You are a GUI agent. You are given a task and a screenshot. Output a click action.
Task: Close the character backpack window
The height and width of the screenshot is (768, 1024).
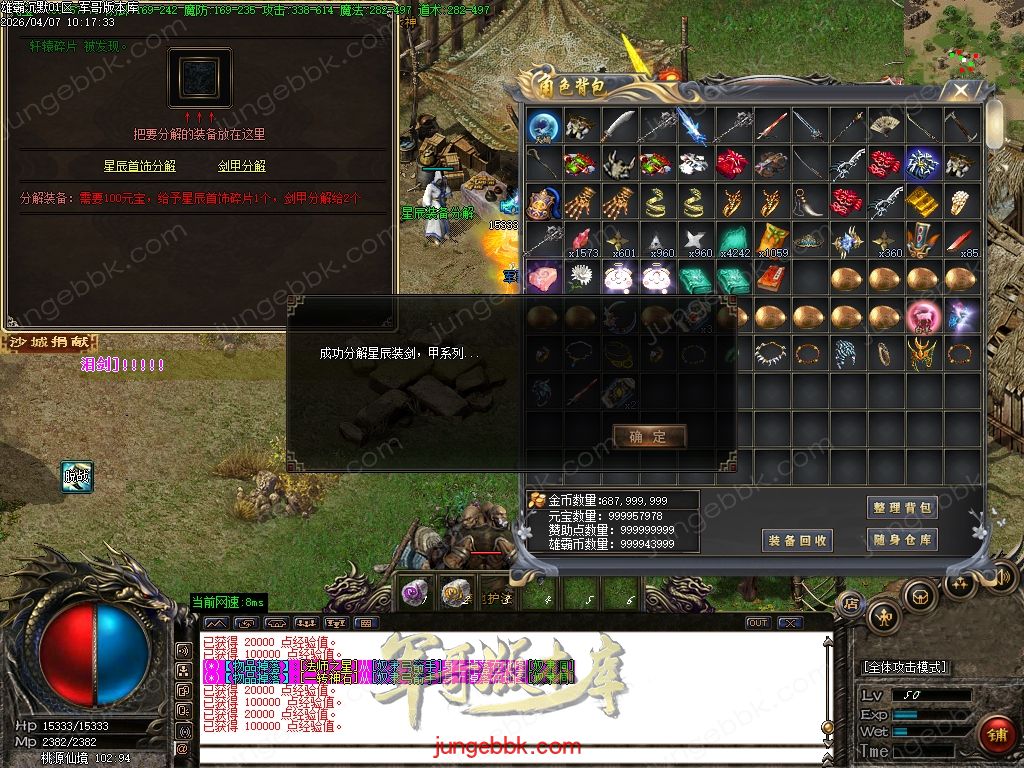tap(960, 90)
